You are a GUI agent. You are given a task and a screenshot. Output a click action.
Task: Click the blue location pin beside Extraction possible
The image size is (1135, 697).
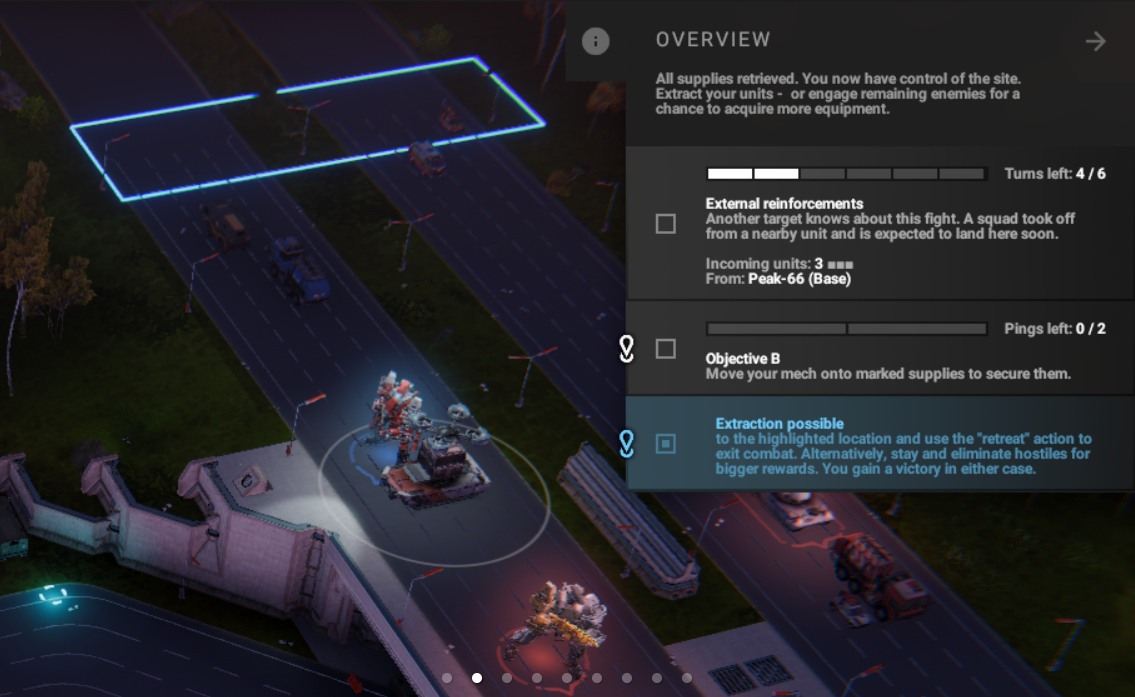[627, 443]
